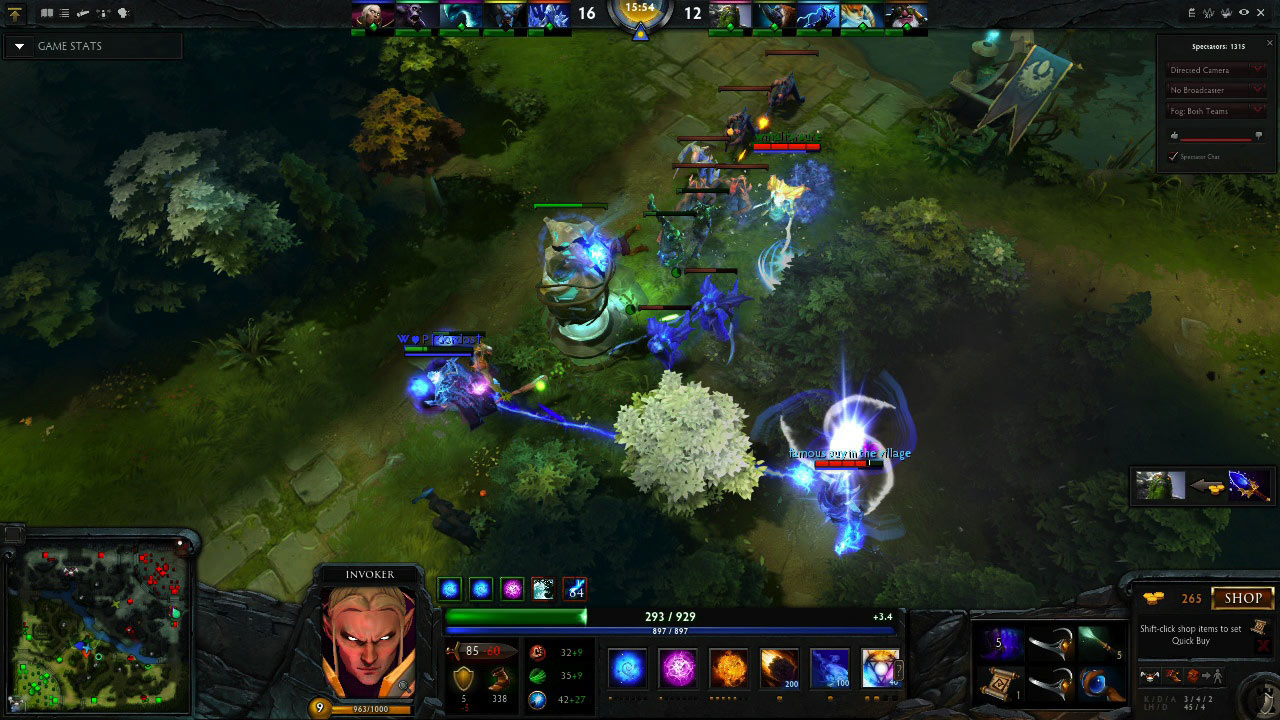Viewport: 1280px width, 720px height.
Task: Use the green wand item slot
Action: point(1097,642)
